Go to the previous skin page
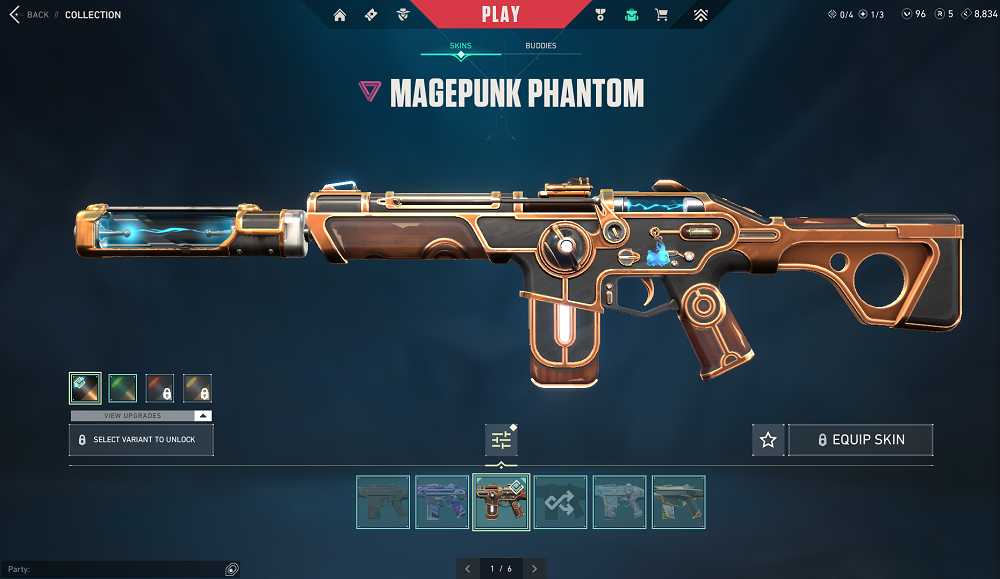 click(467, 568)
